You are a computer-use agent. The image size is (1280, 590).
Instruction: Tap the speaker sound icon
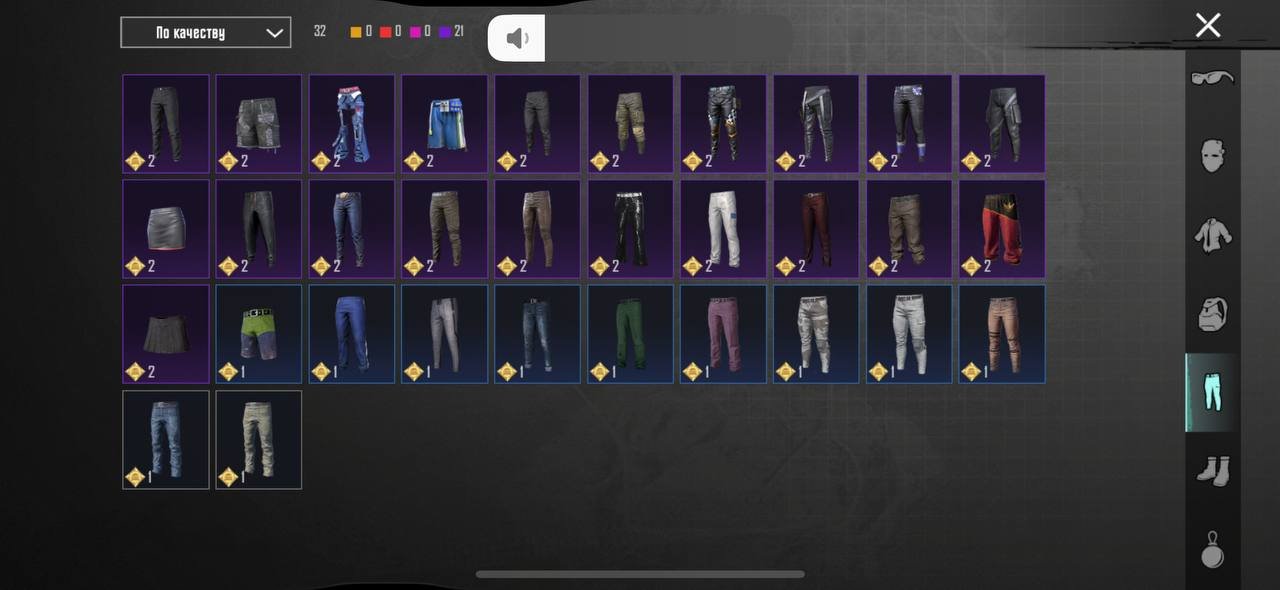[x=516, y=38]
